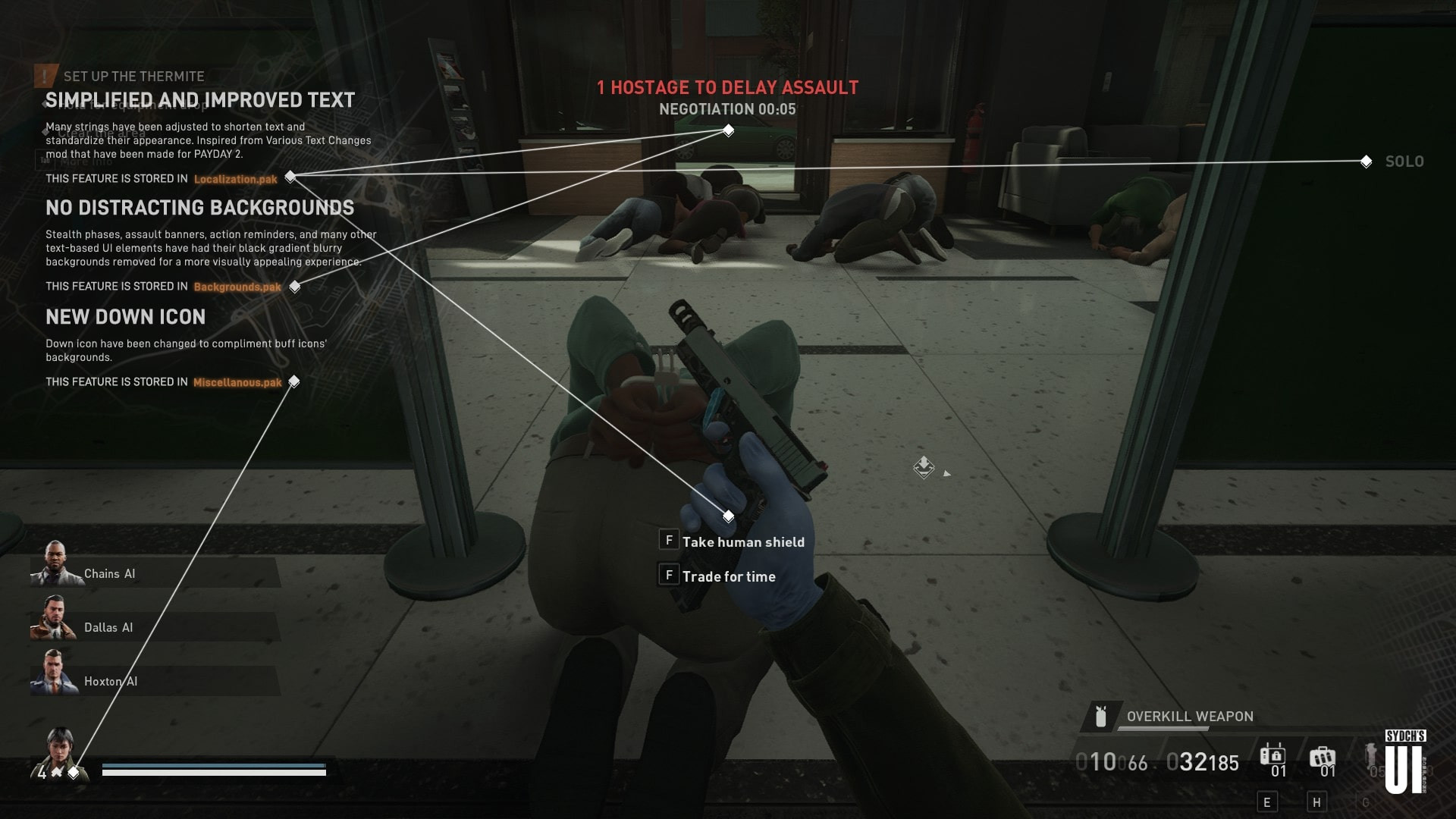The width and height of the screenshot is (1456, 819).
Task: Click the orange objective exclamation icon
Action: click(x=45, y=75)
